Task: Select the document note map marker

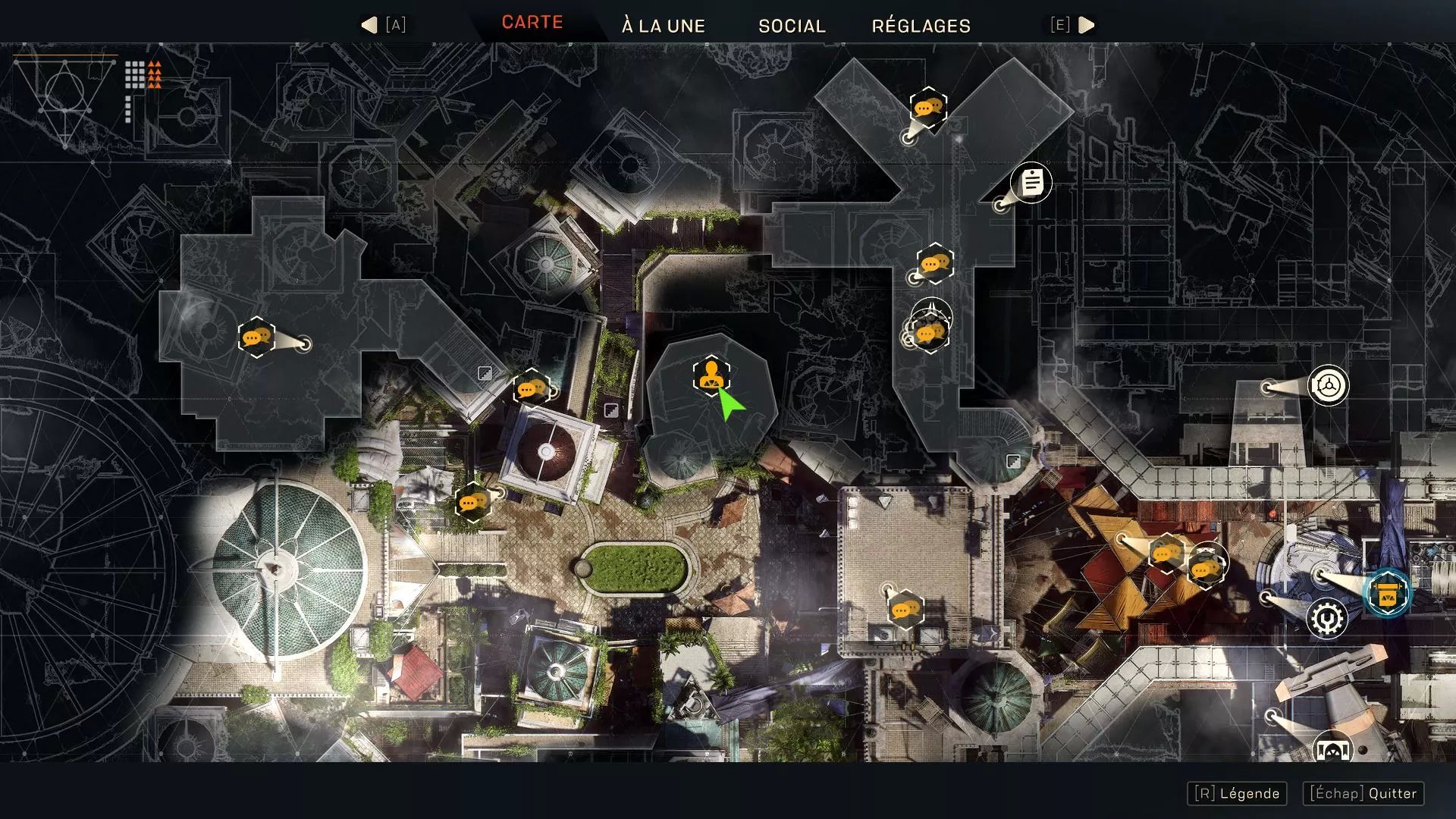Action: coord(1031,182)
